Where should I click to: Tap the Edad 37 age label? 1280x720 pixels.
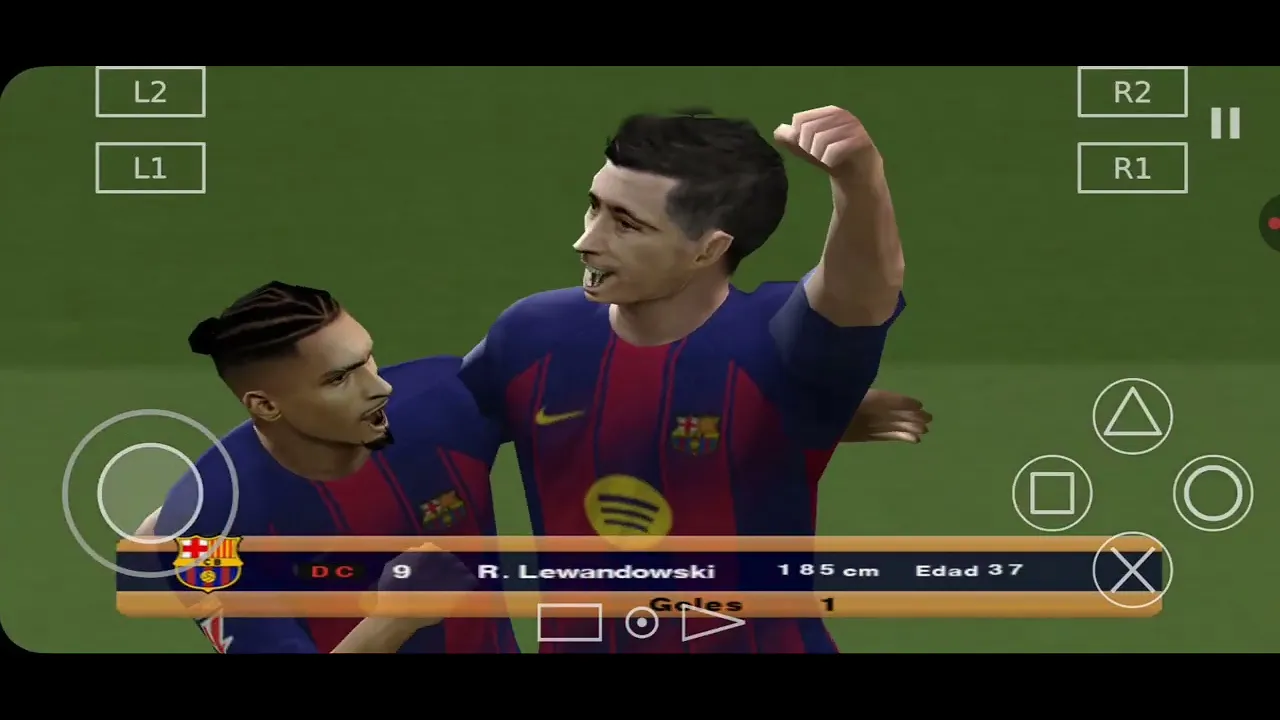[968, 570]
